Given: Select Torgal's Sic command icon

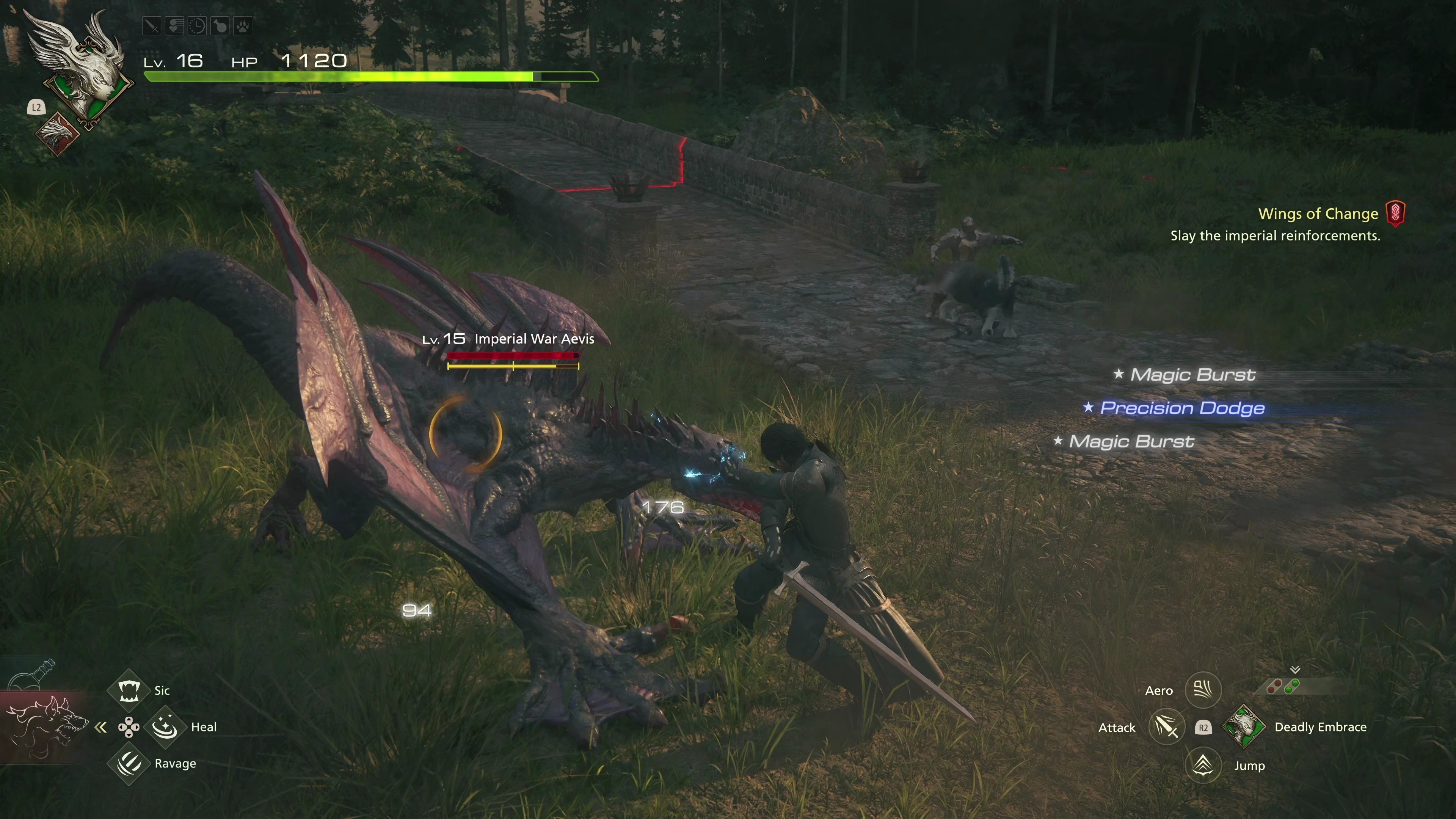Looking at the screenshot, I should click(129, 690).
